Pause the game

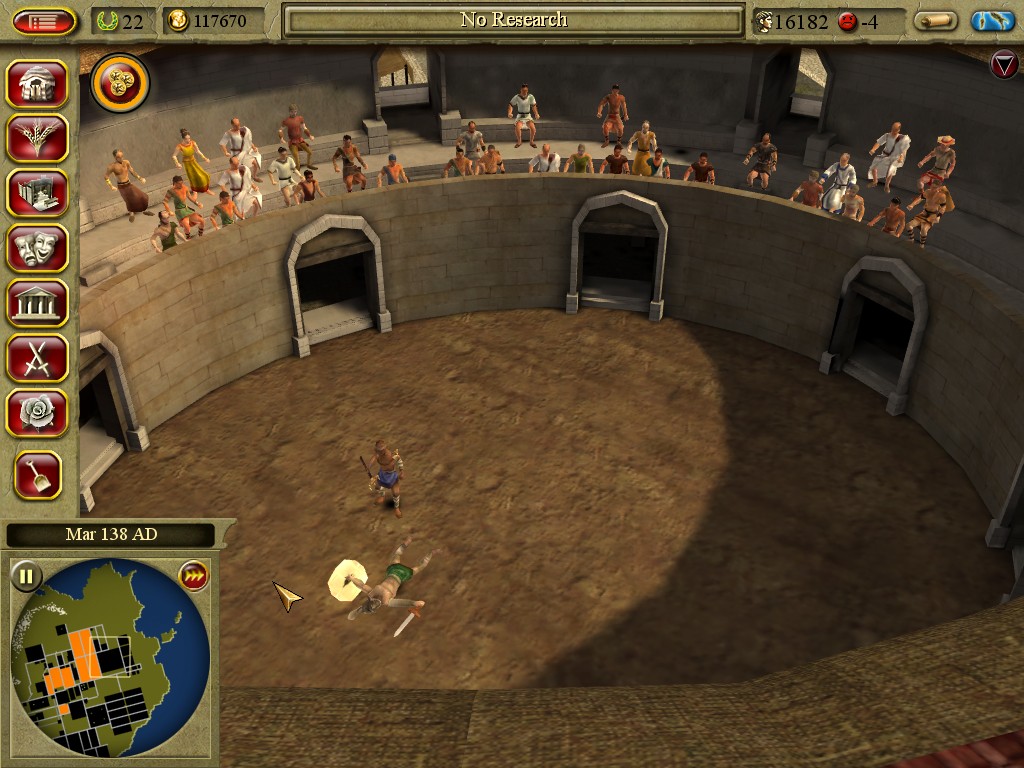pos(26,576)
